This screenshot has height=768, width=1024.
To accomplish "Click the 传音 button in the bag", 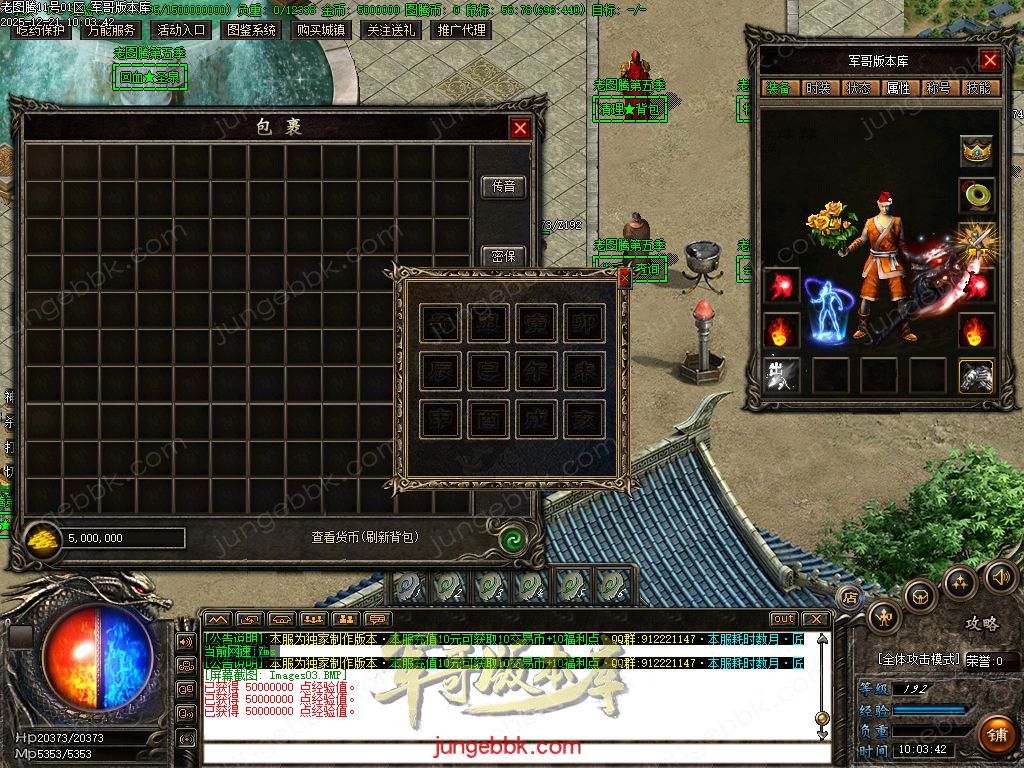I will tap(503, 186).
